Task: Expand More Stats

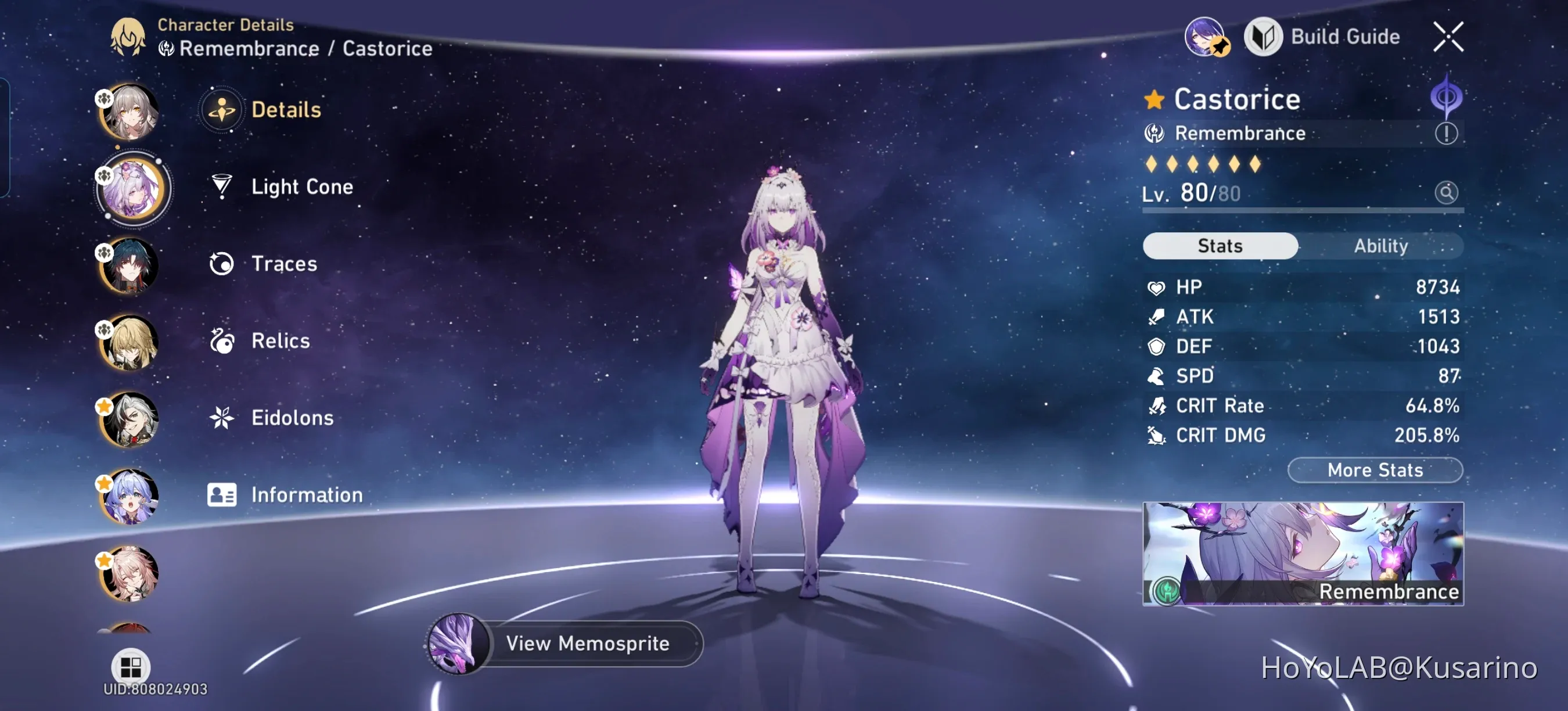Action: coord(1375,470)
